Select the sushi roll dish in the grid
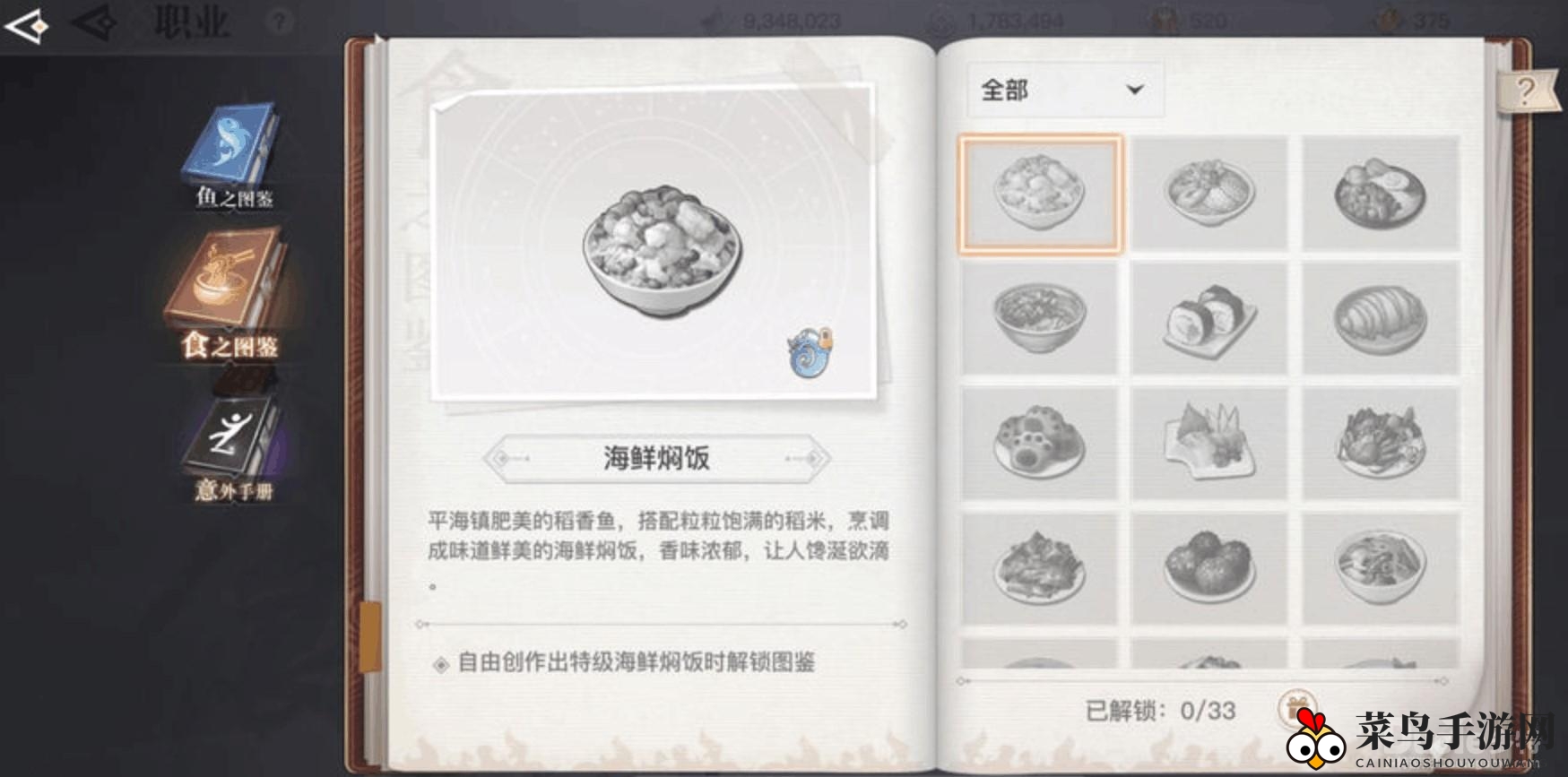1568x777 pixels. [1210, 318]
